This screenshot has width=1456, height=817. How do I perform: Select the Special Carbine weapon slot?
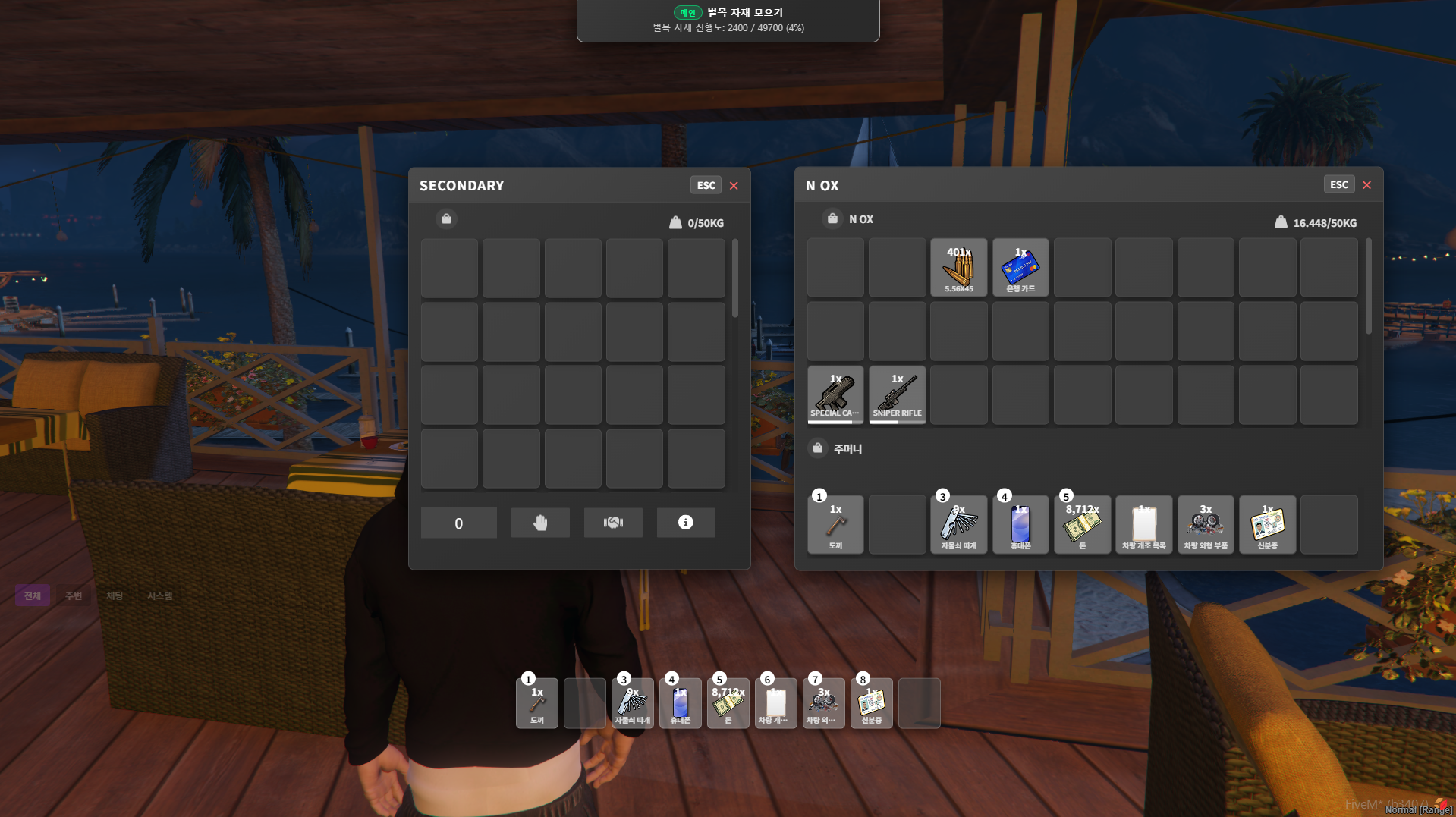835,394
